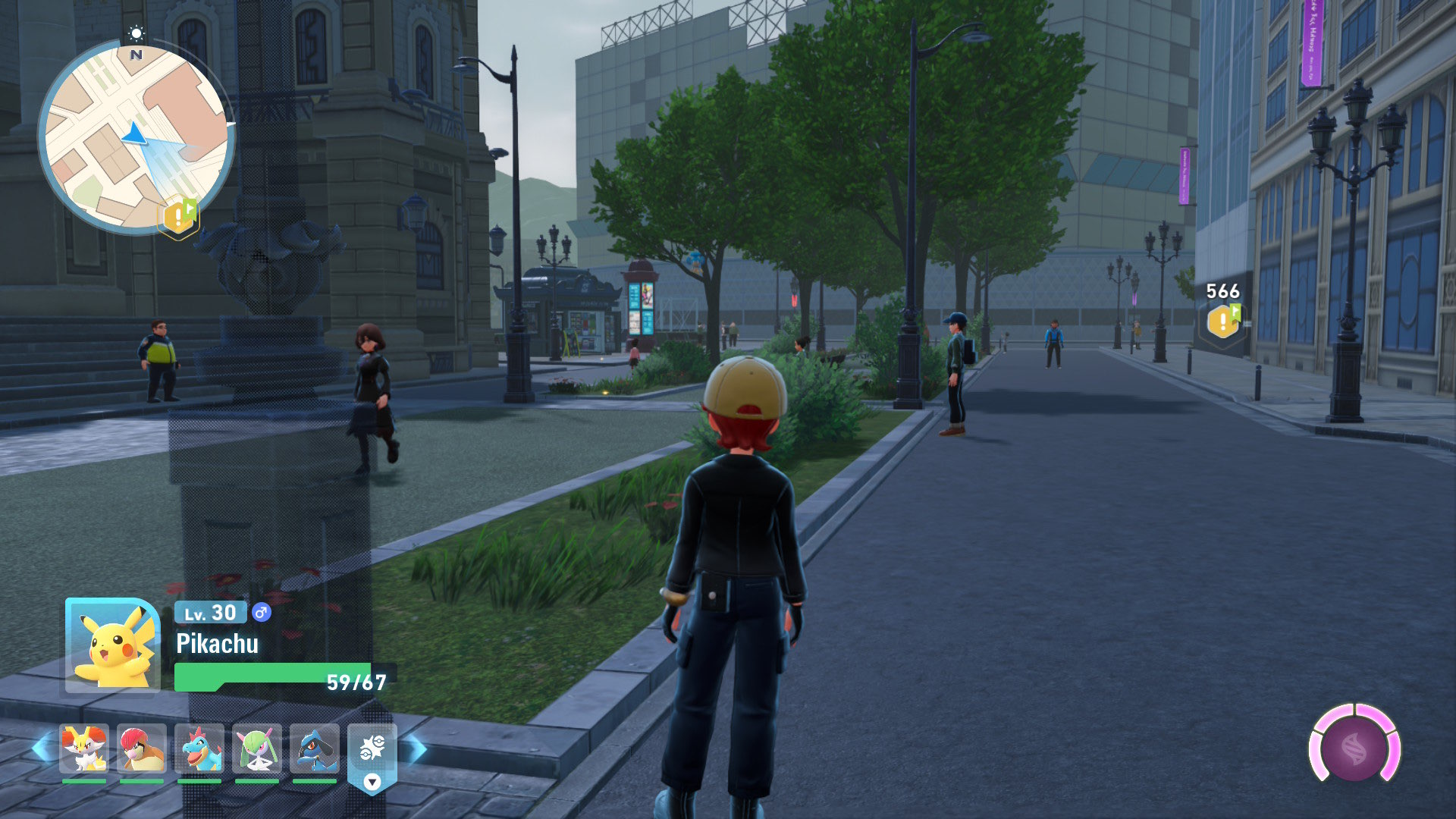
Task: Cycle party right with the blue arrow
Action: 416,749
